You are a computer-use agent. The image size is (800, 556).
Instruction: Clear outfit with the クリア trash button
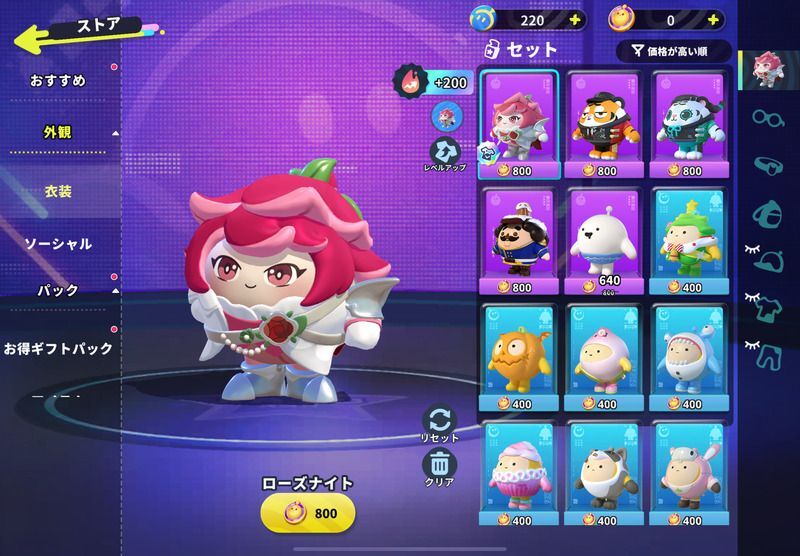pyautogui.click(x=440, y=466)
